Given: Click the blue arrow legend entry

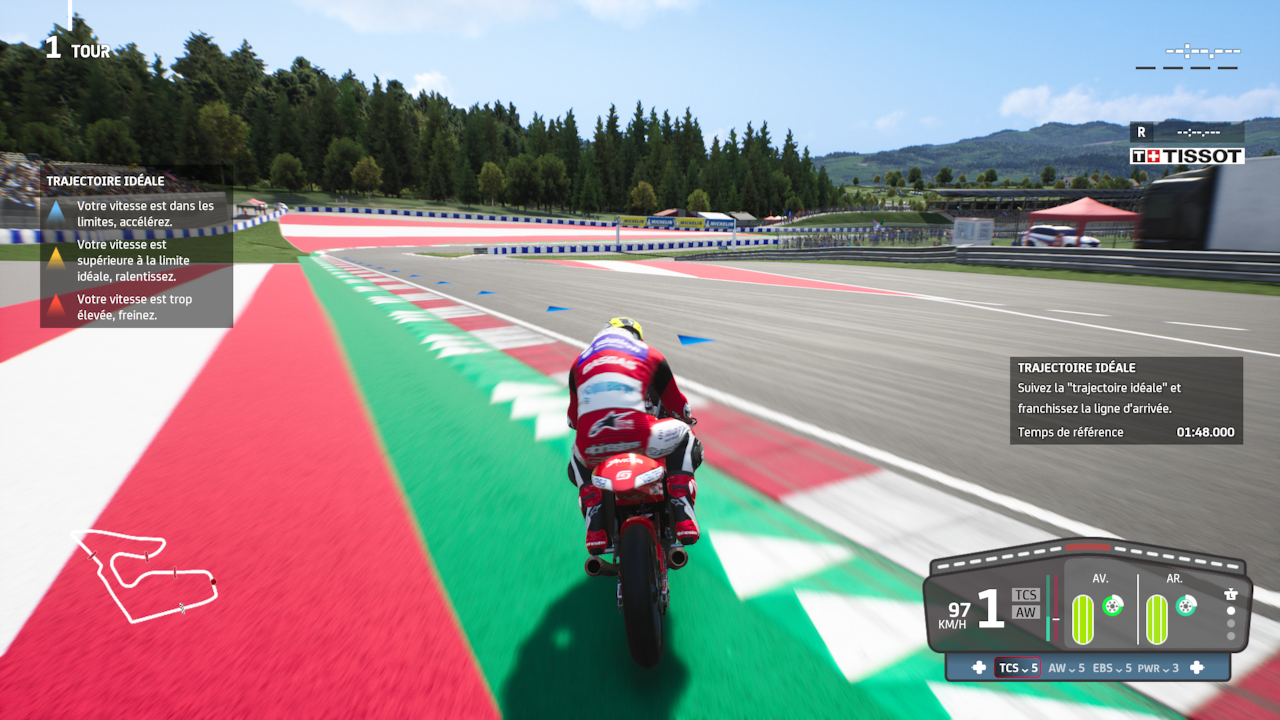Looking at the screenshot, I should point(56,213).
